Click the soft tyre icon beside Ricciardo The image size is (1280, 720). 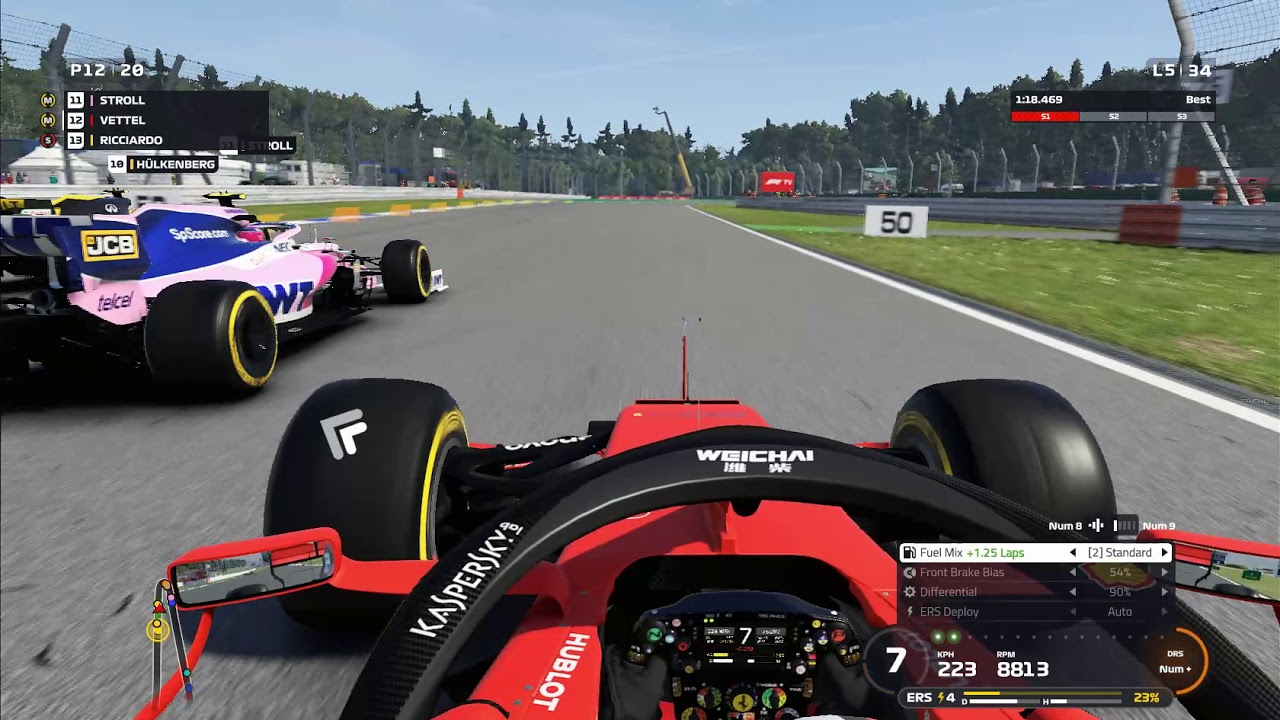coord(48,140)
